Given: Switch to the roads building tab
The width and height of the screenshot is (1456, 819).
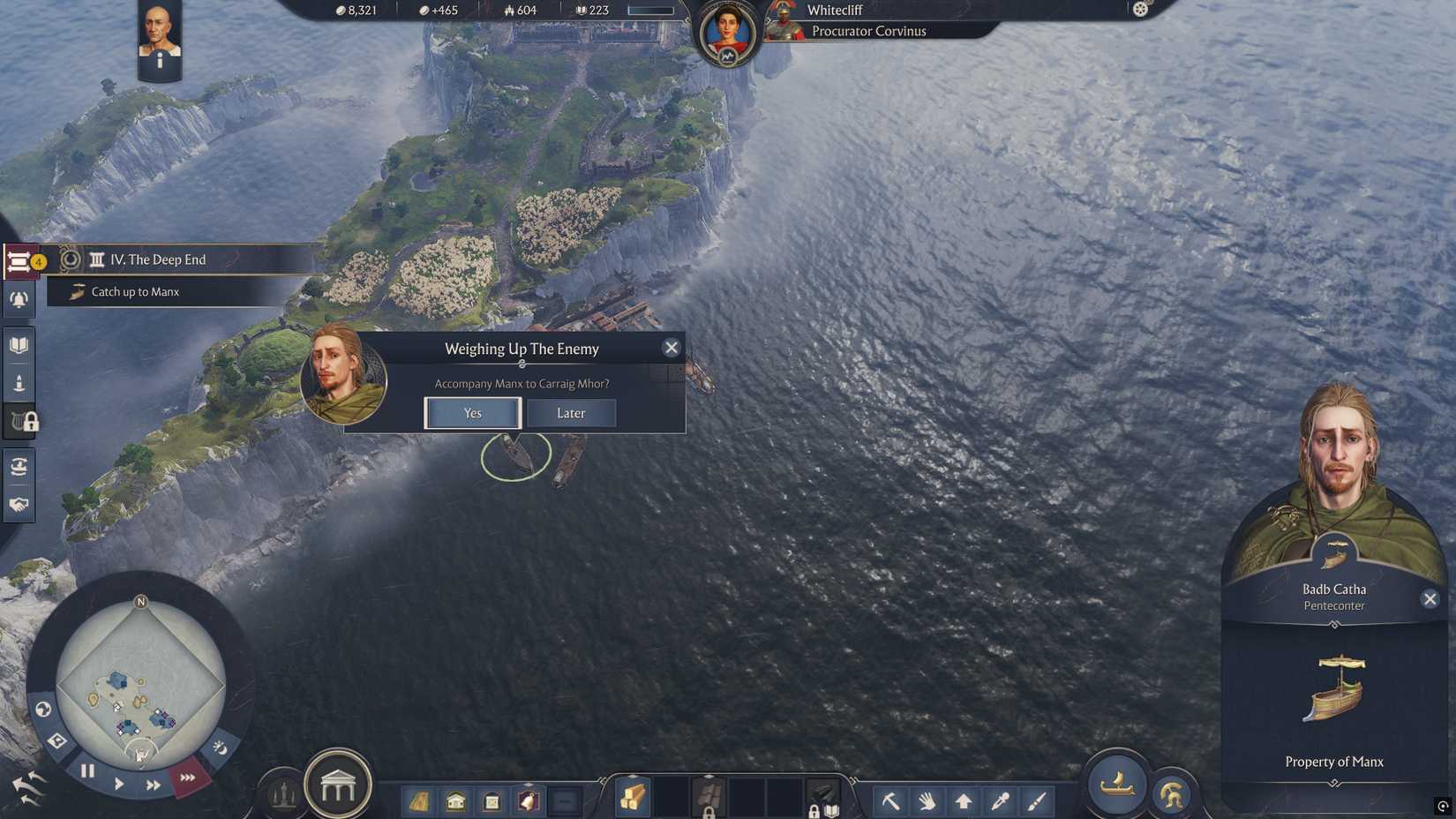Looking at the screenshot, I should (418, 801).
